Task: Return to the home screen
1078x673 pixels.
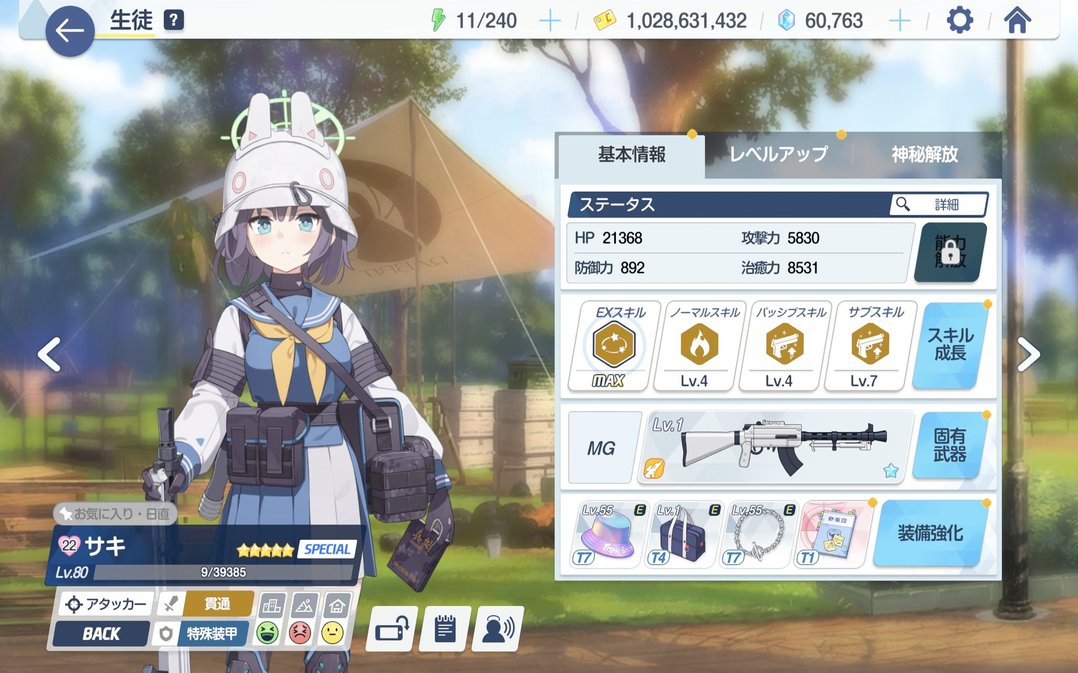Action: point(1017,21)
